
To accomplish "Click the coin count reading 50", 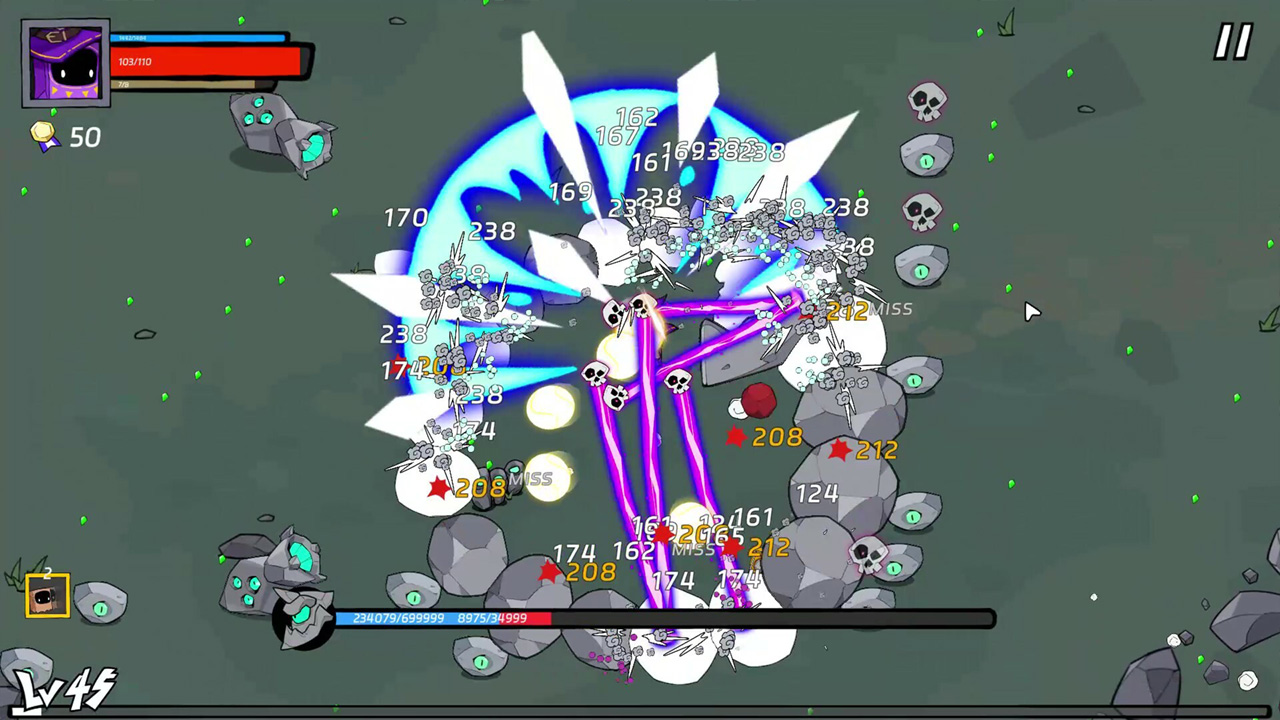I will [x=85, y=138].
